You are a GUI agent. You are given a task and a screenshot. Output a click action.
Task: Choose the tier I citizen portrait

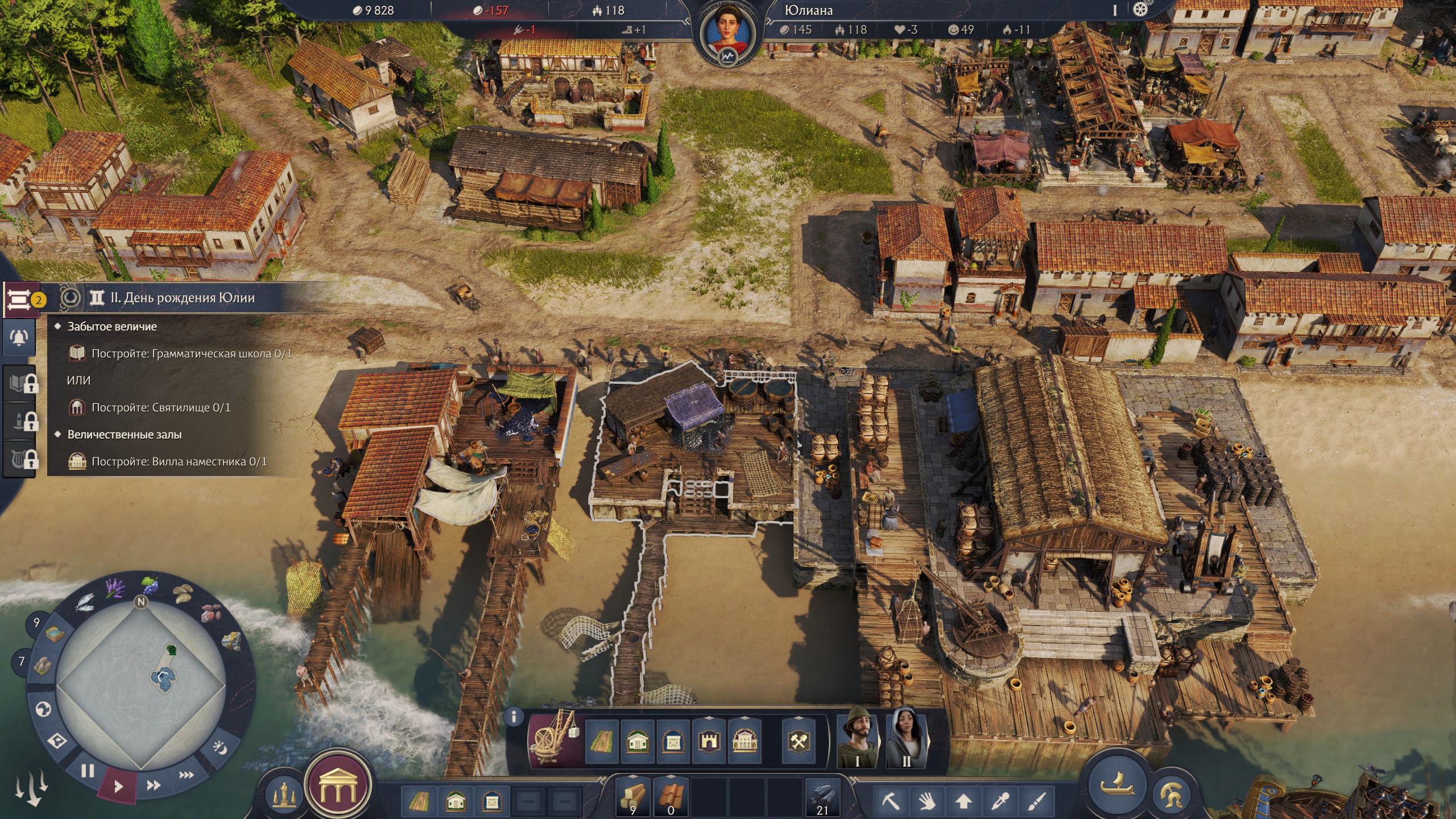click(858, 737)
